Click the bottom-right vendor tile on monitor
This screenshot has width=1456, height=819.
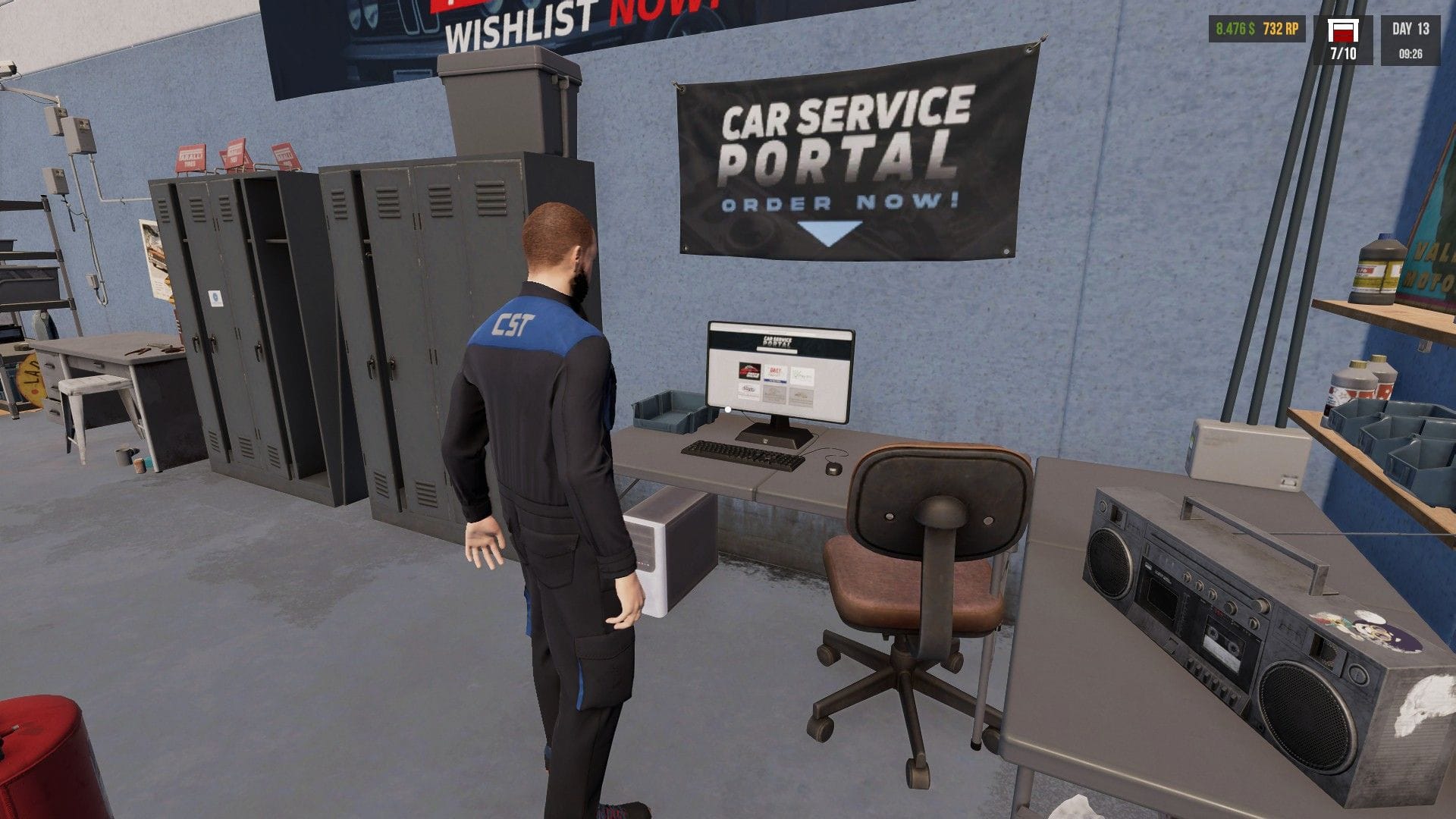pyautogui.click(x=801, y=396)
